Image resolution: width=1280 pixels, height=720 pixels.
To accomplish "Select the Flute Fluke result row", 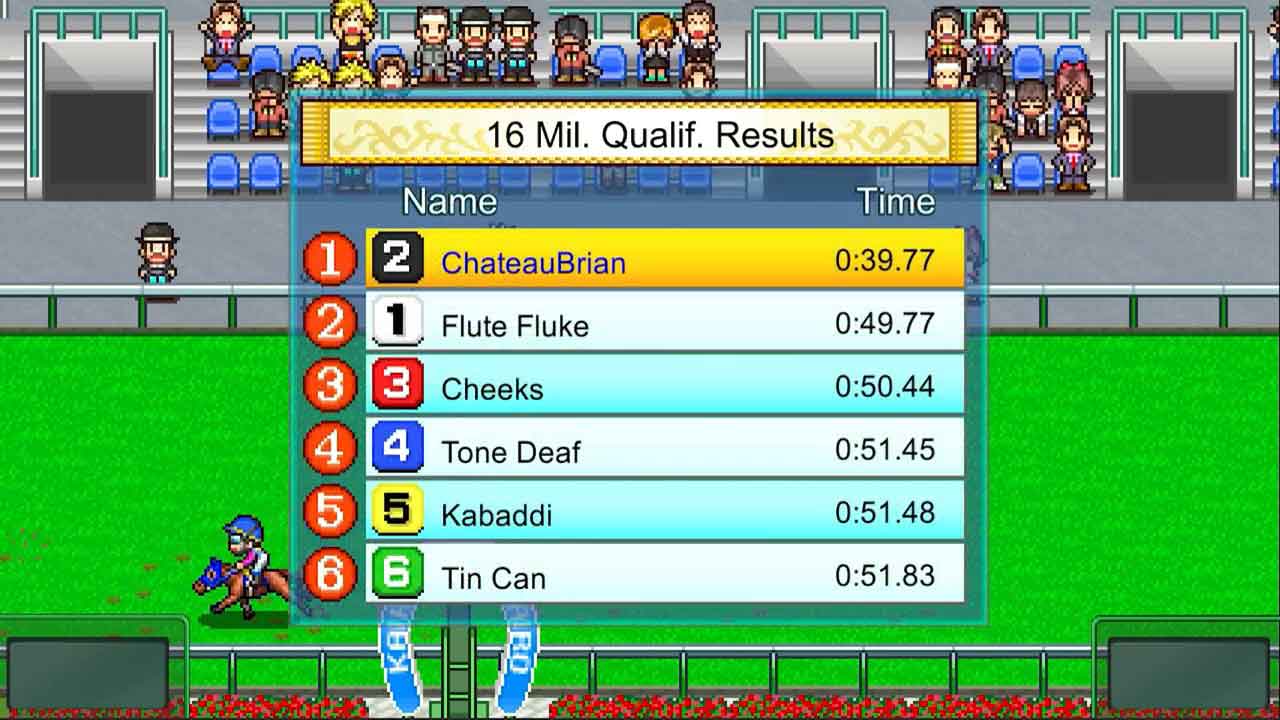I will pyautogui.click(x=664, y=322).
